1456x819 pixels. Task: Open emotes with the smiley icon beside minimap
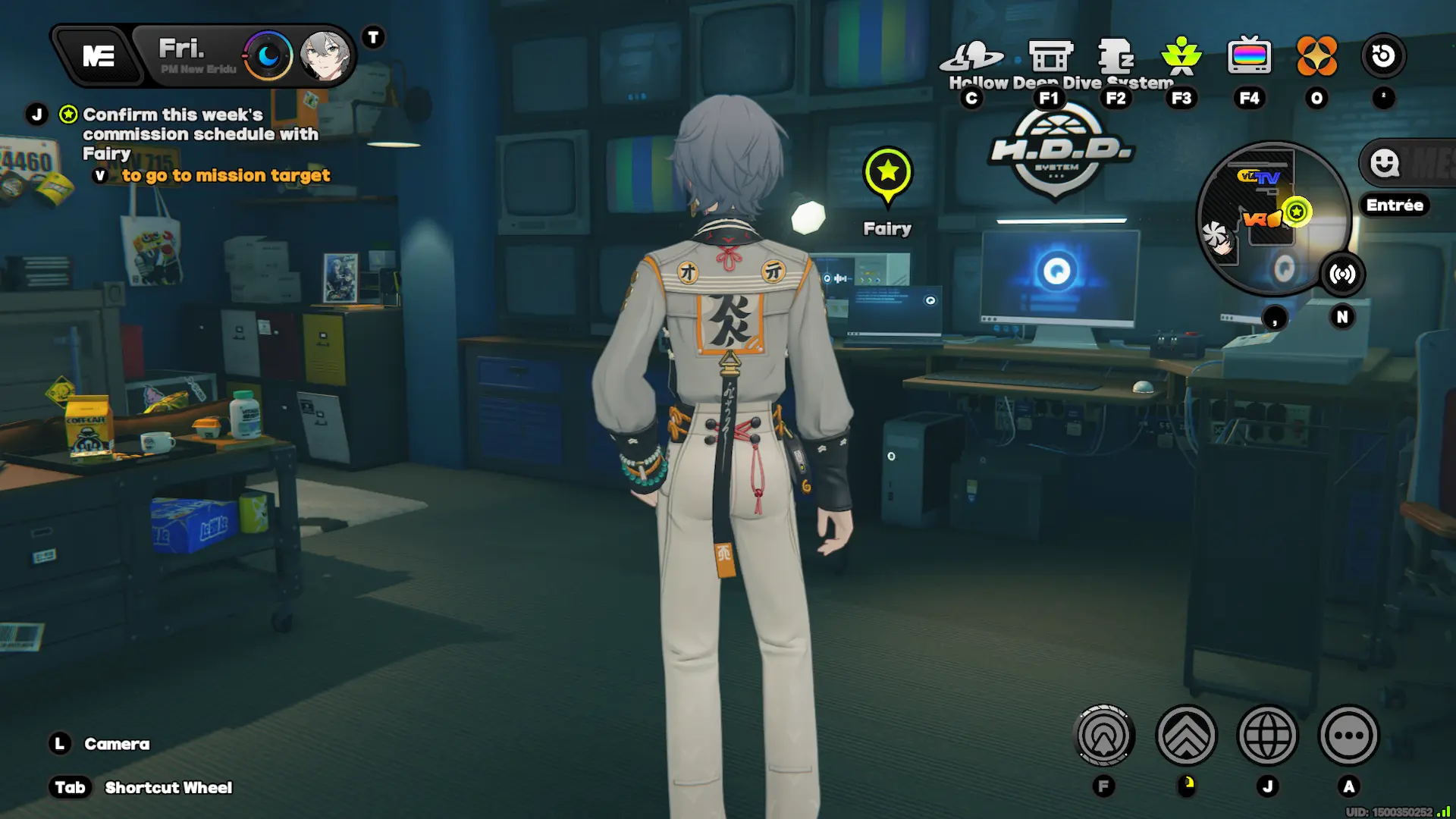1385,163
